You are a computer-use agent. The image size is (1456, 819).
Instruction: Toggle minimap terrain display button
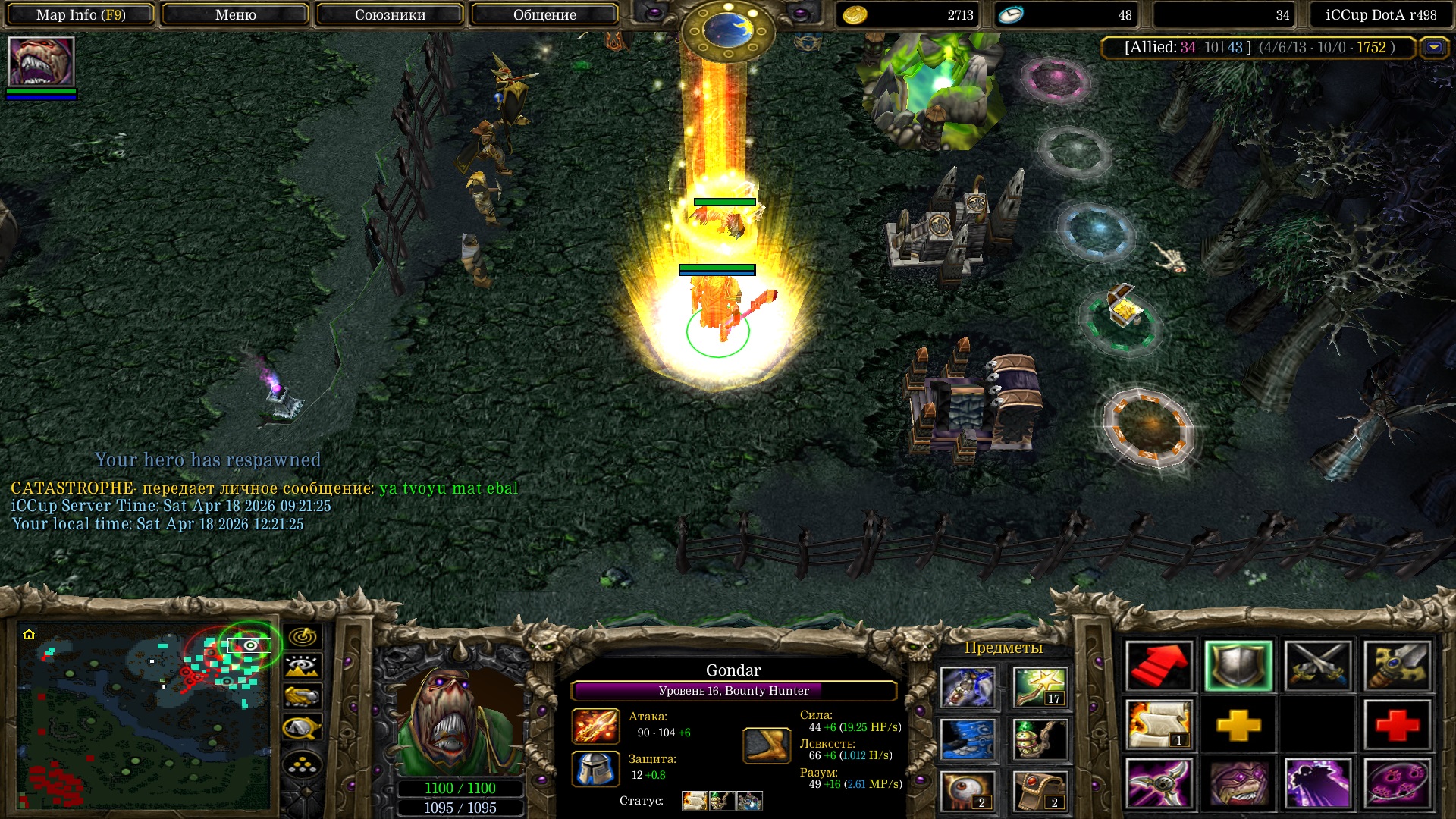point(302,667)
